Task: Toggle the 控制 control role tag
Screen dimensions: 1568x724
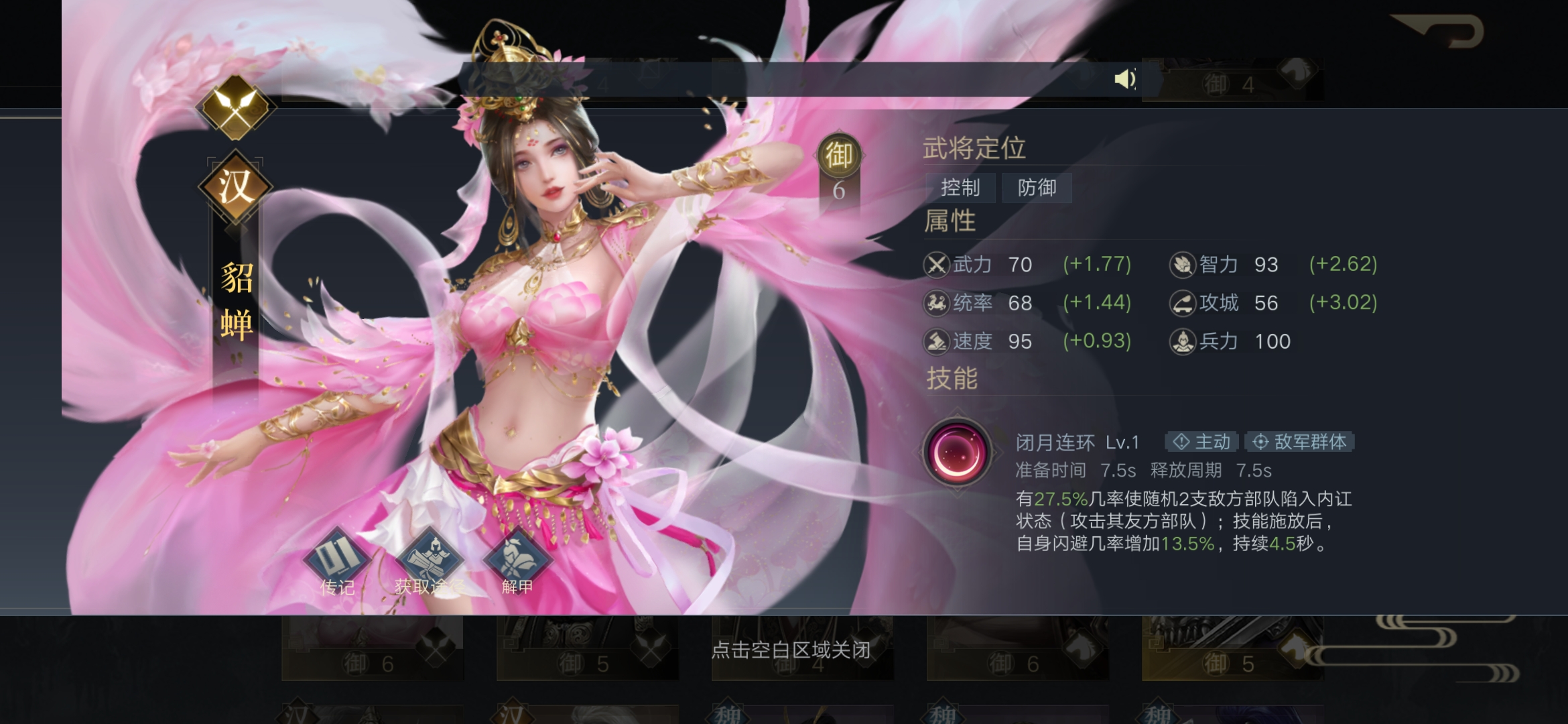Action: (x=960, y=188)
